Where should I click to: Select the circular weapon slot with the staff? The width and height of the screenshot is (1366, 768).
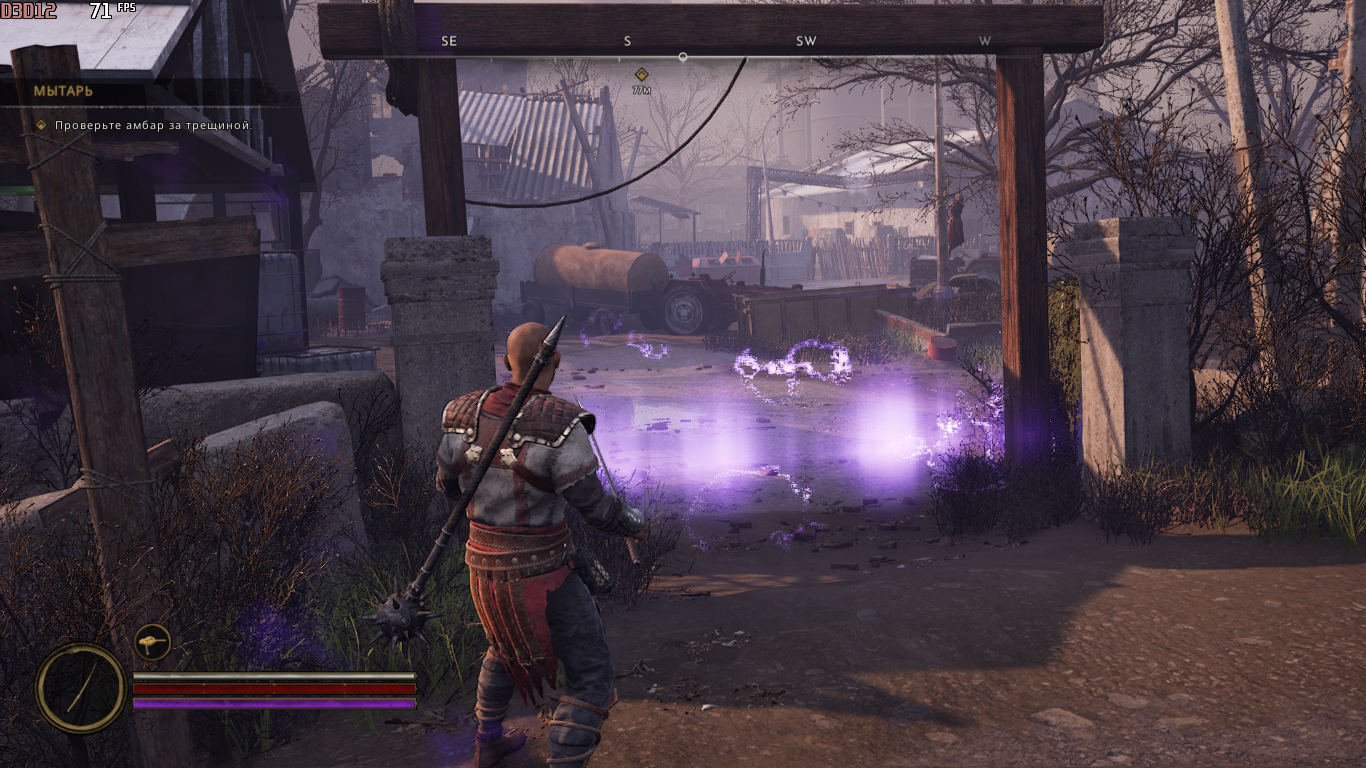pyautogui.click(x=81, y=687)
